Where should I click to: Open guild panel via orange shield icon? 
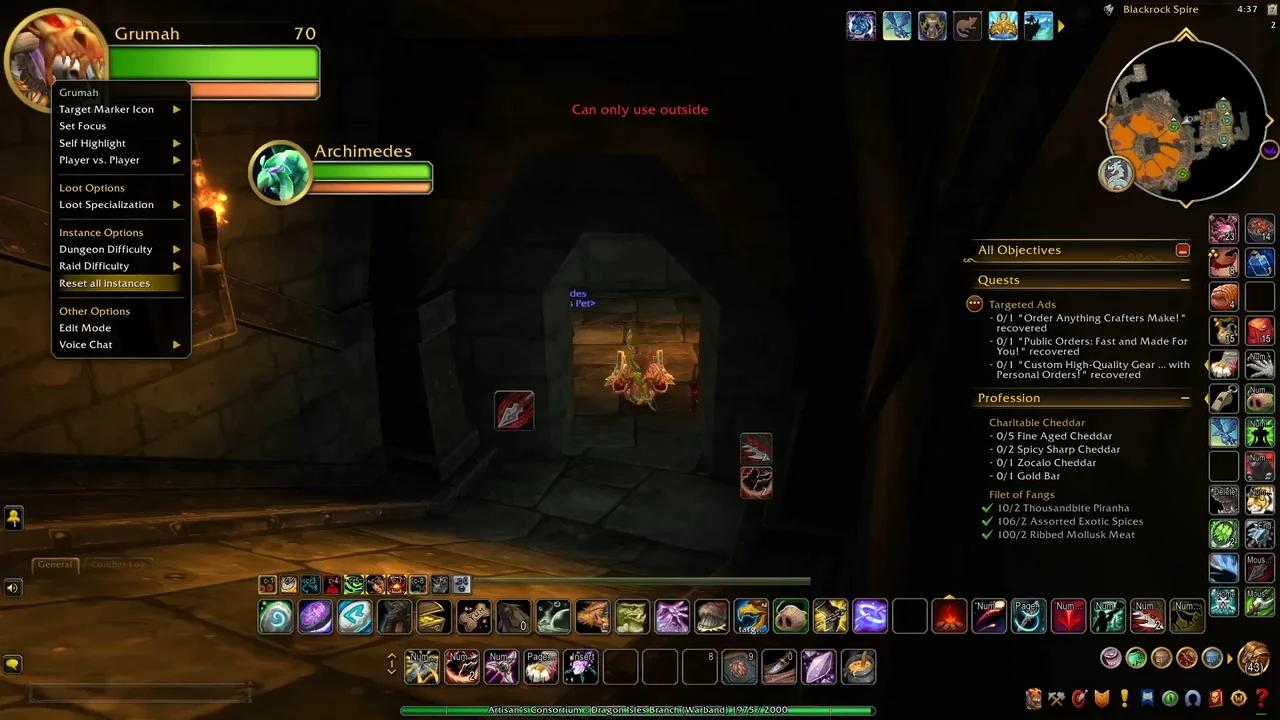[x=1100, y=698]
